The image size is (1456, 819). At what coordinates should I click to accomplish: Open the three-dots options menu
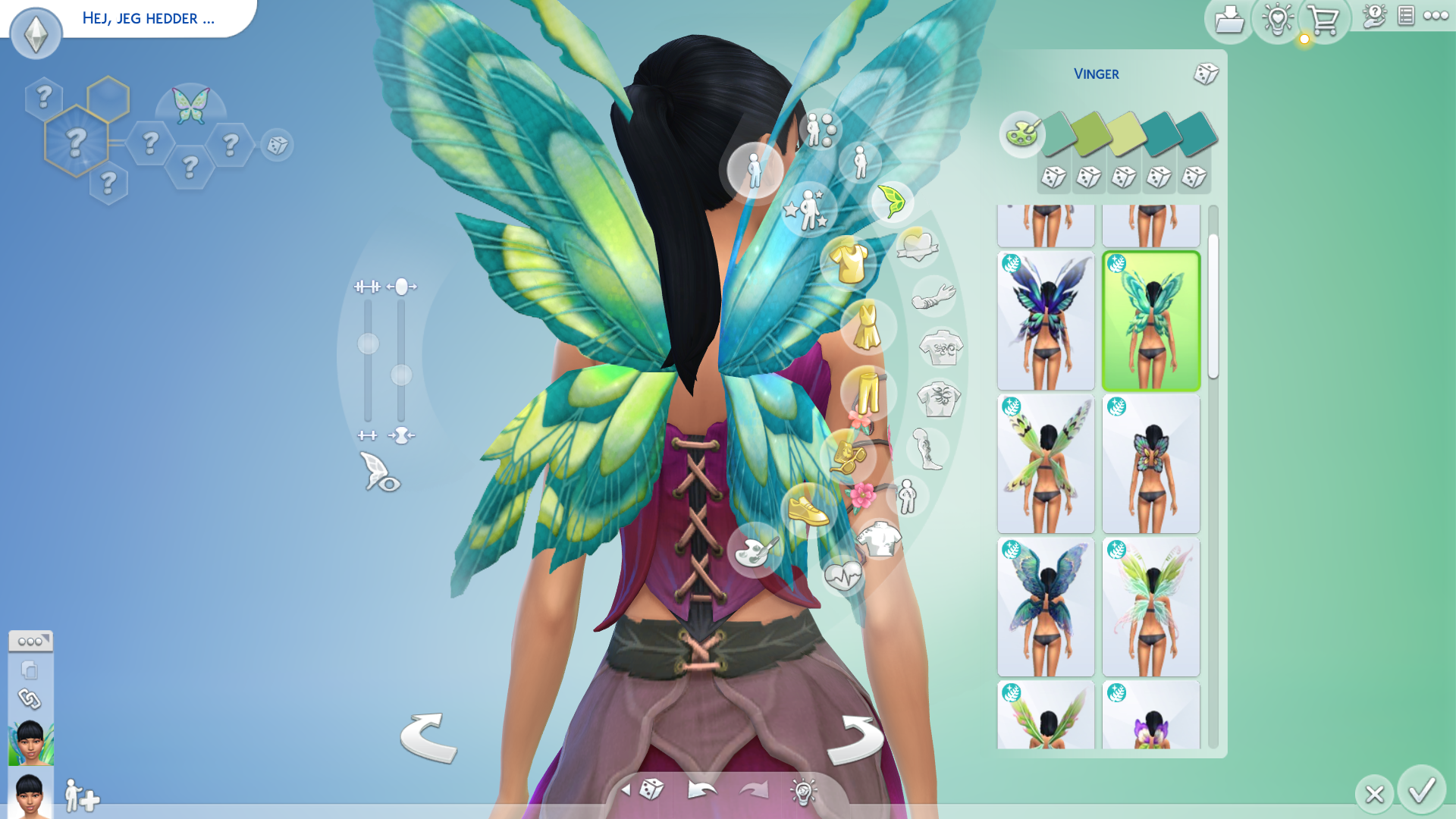tap(1436, 16)
